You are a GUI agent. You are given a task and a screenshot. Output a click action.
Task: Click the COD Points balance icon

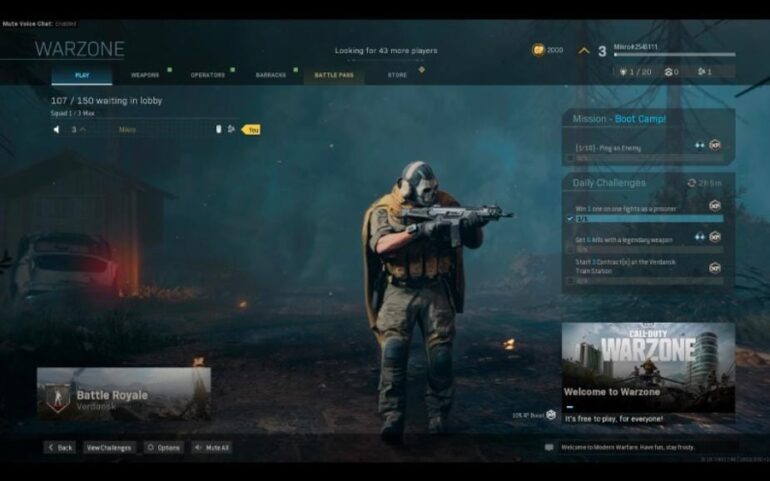coord(539,49)
